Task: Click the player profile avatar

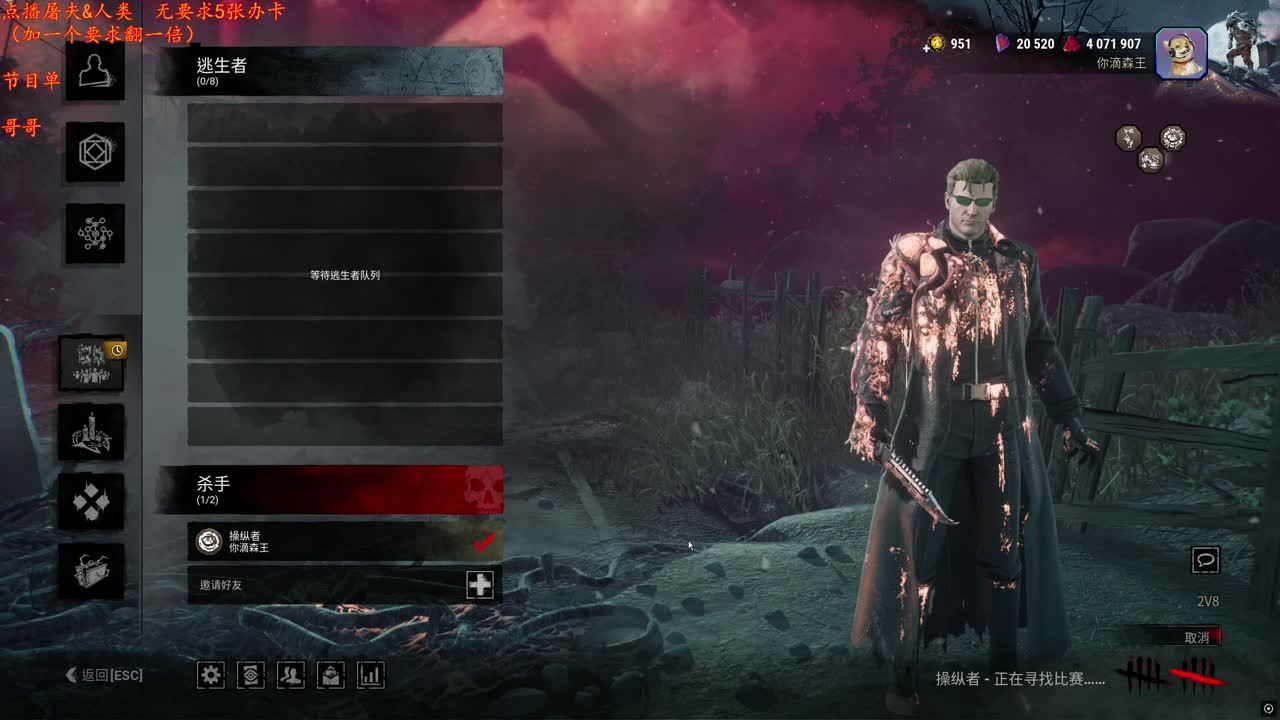Action: pos(1181,53)
